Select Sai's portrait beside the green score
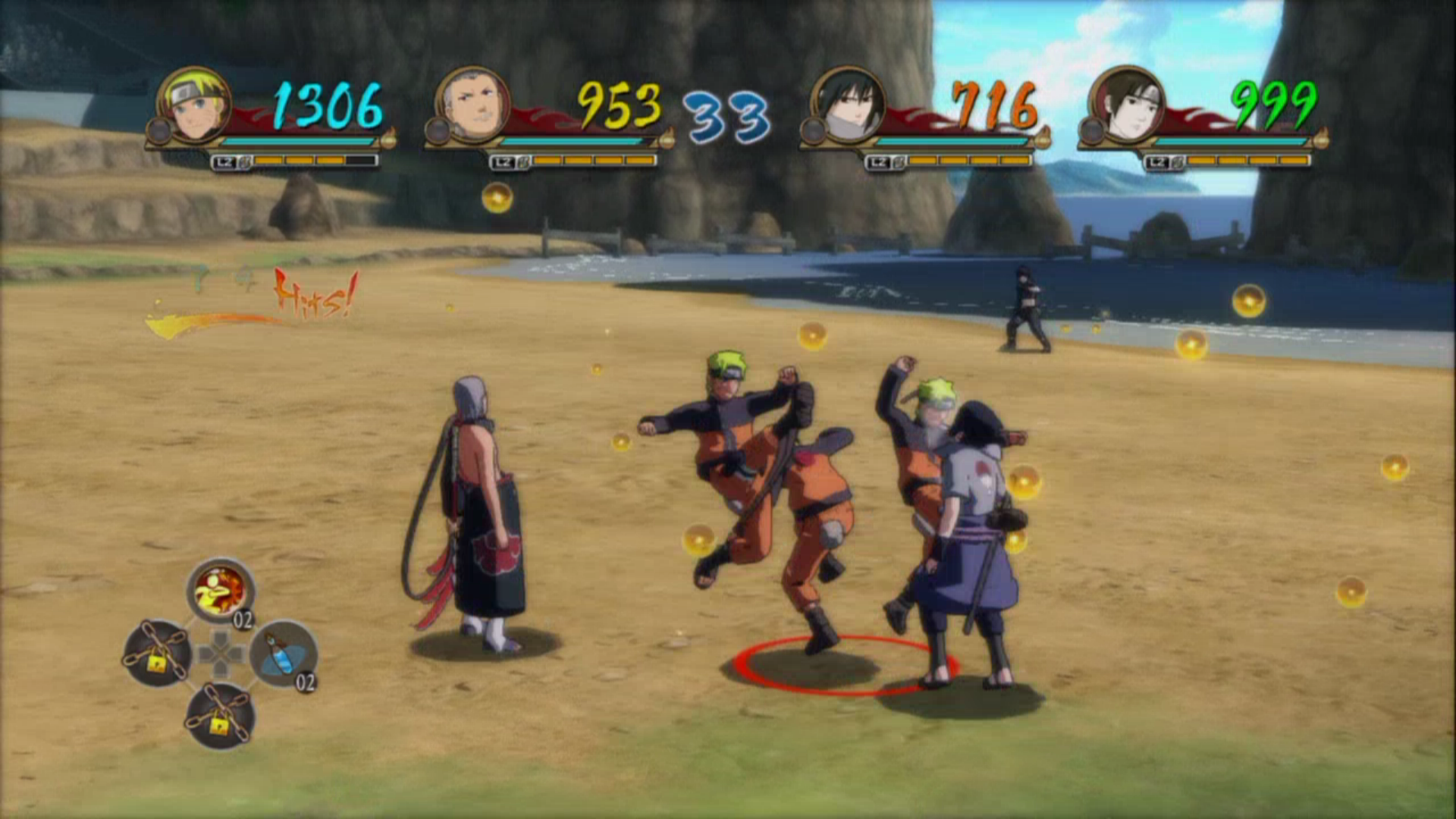 pyautogui.click(x=1127, y=105)
